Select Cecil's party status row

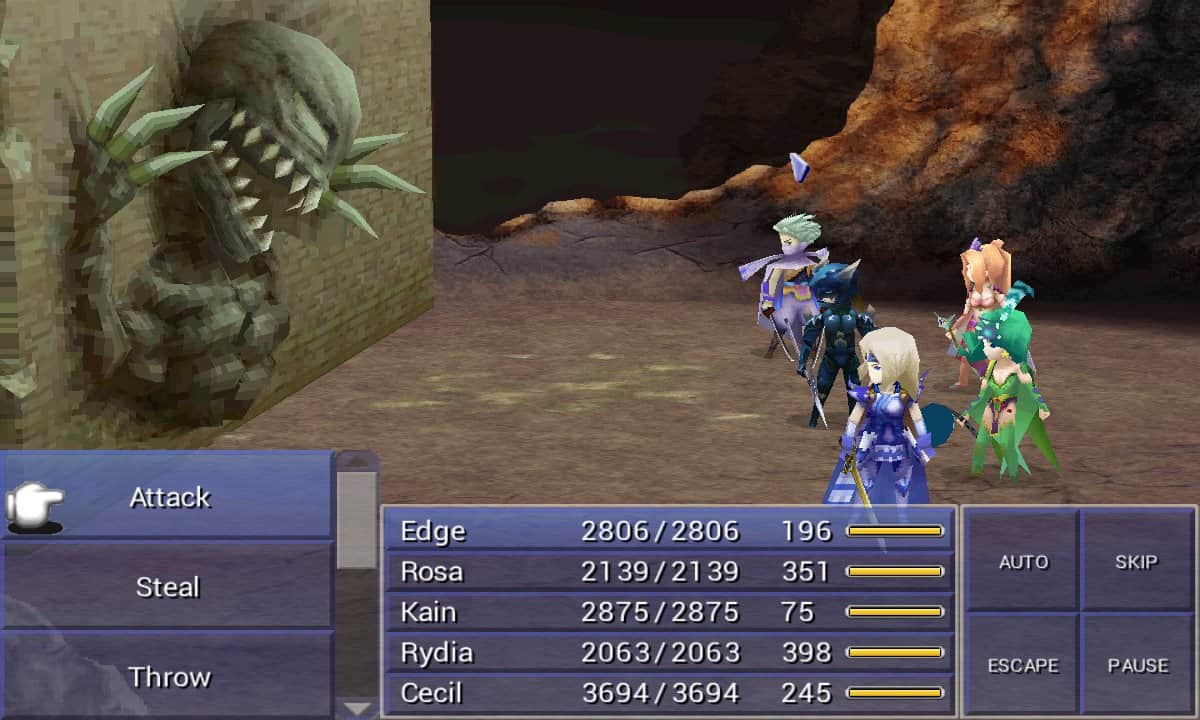pos(668,693)
